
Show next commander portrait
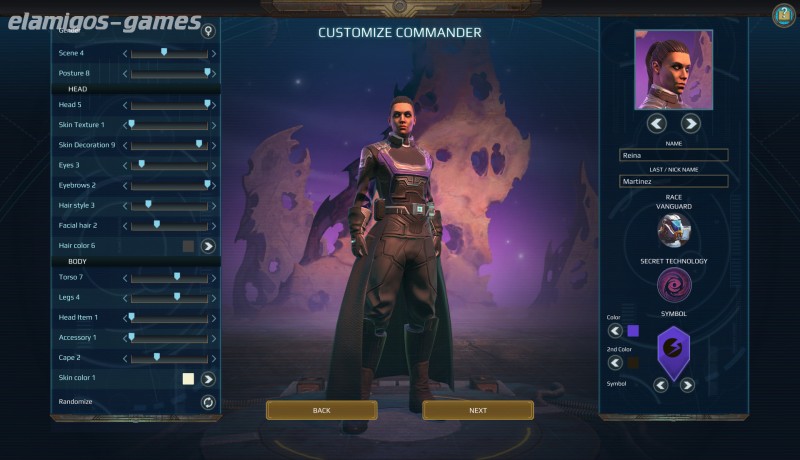(690, 124)
